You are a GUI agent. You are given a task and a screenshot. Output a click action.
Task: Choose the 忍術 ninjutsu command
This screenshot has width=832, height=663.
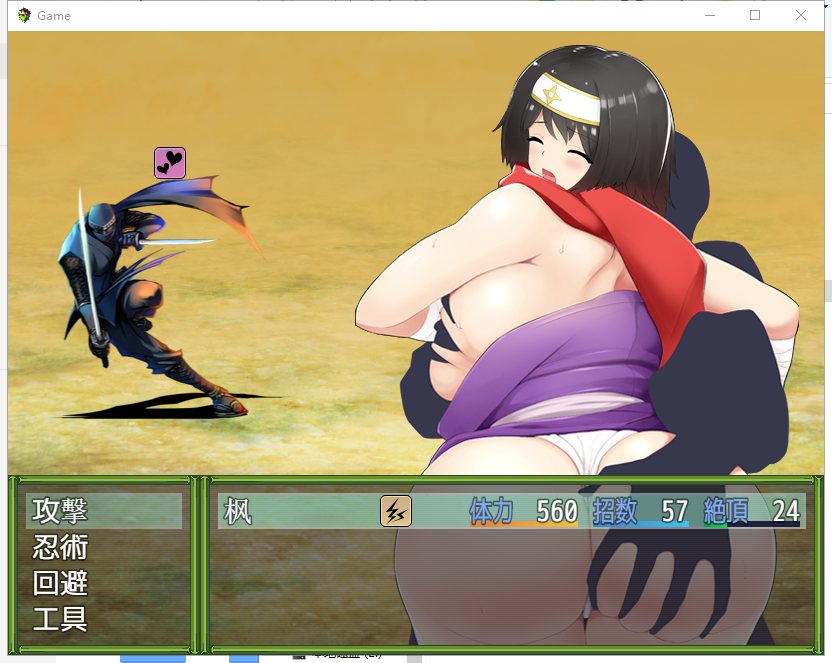60,547
